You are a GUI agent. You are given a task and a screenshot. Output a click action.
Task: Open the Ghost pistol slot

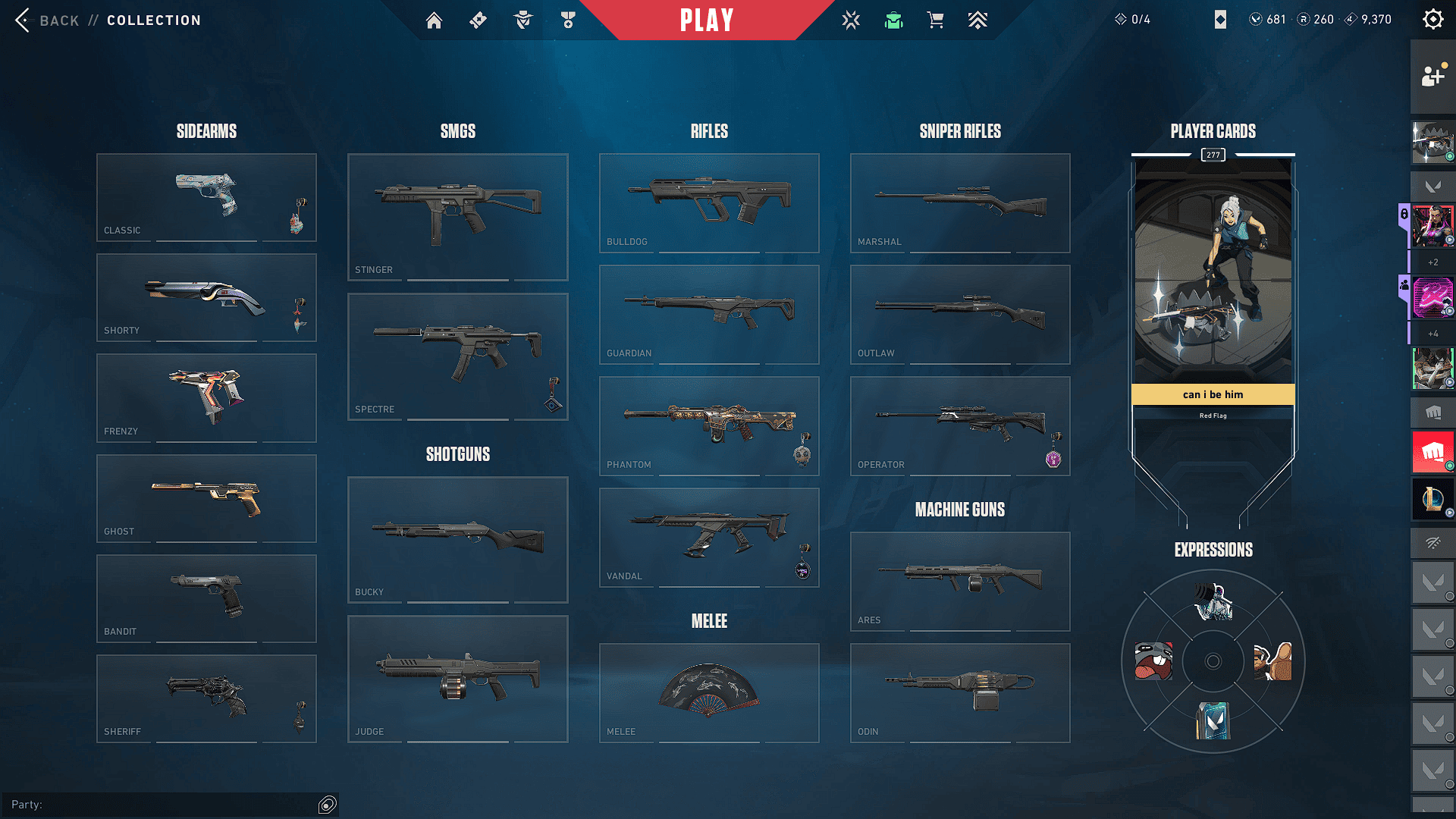click(x=206, y=498)
